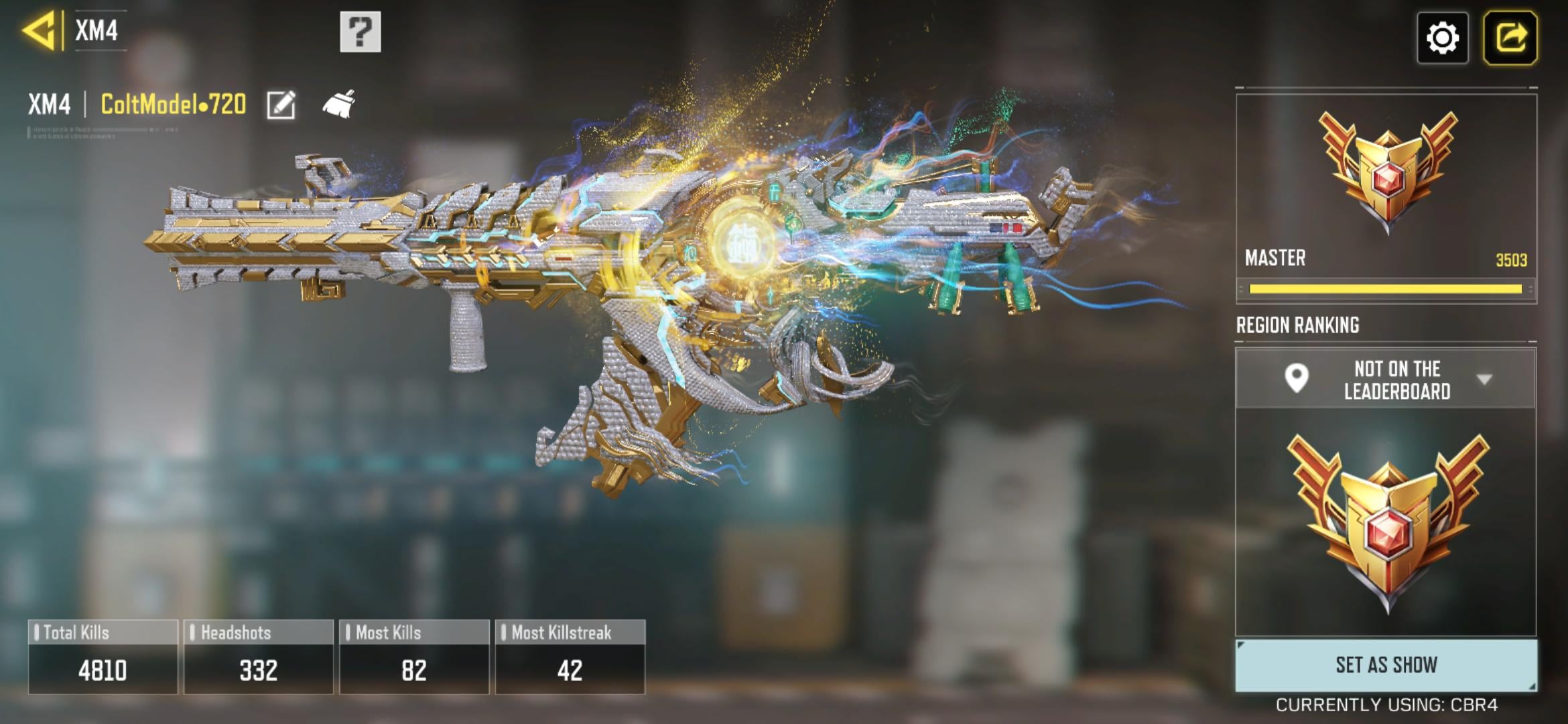The image size is (1568, 724).
Task: Edit the ColtModel•720 weapon name
Action: click(x=281, y=105)
